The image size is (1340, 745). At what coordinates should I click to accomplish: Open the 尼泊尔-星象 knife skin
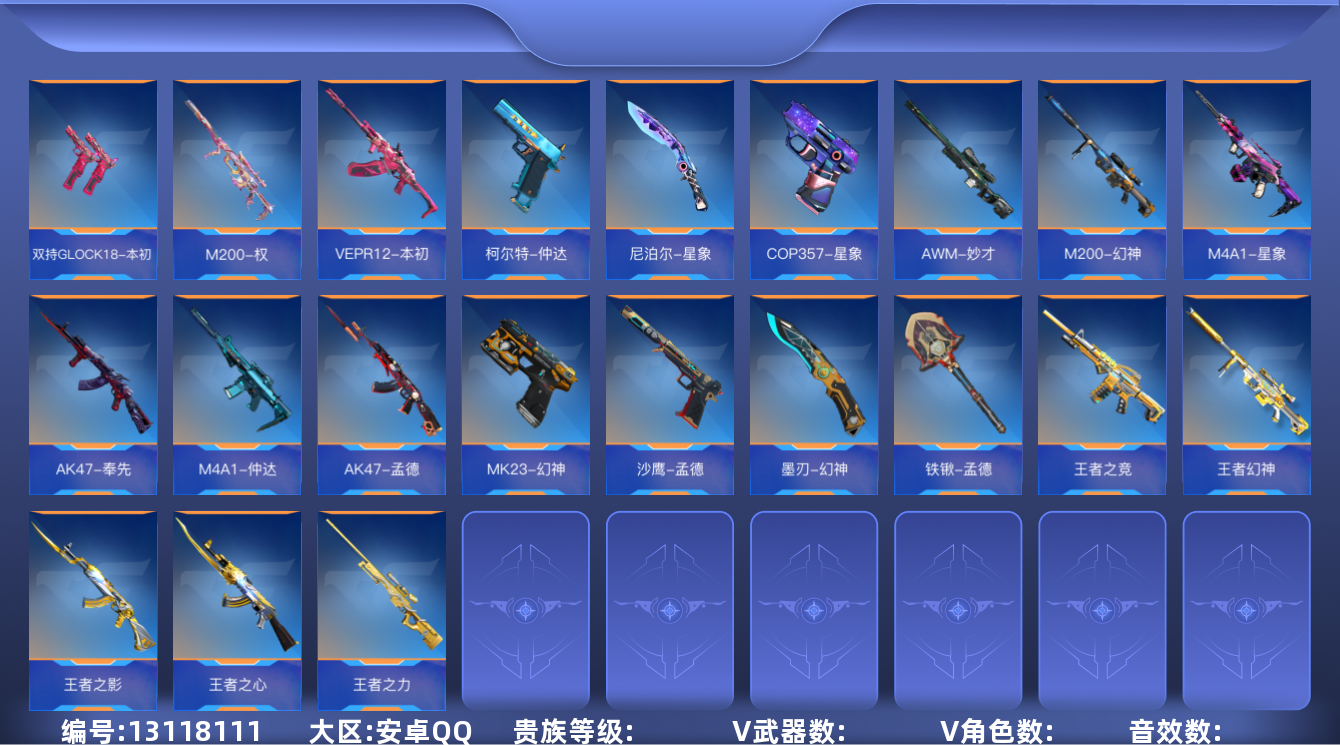[669, 175]
